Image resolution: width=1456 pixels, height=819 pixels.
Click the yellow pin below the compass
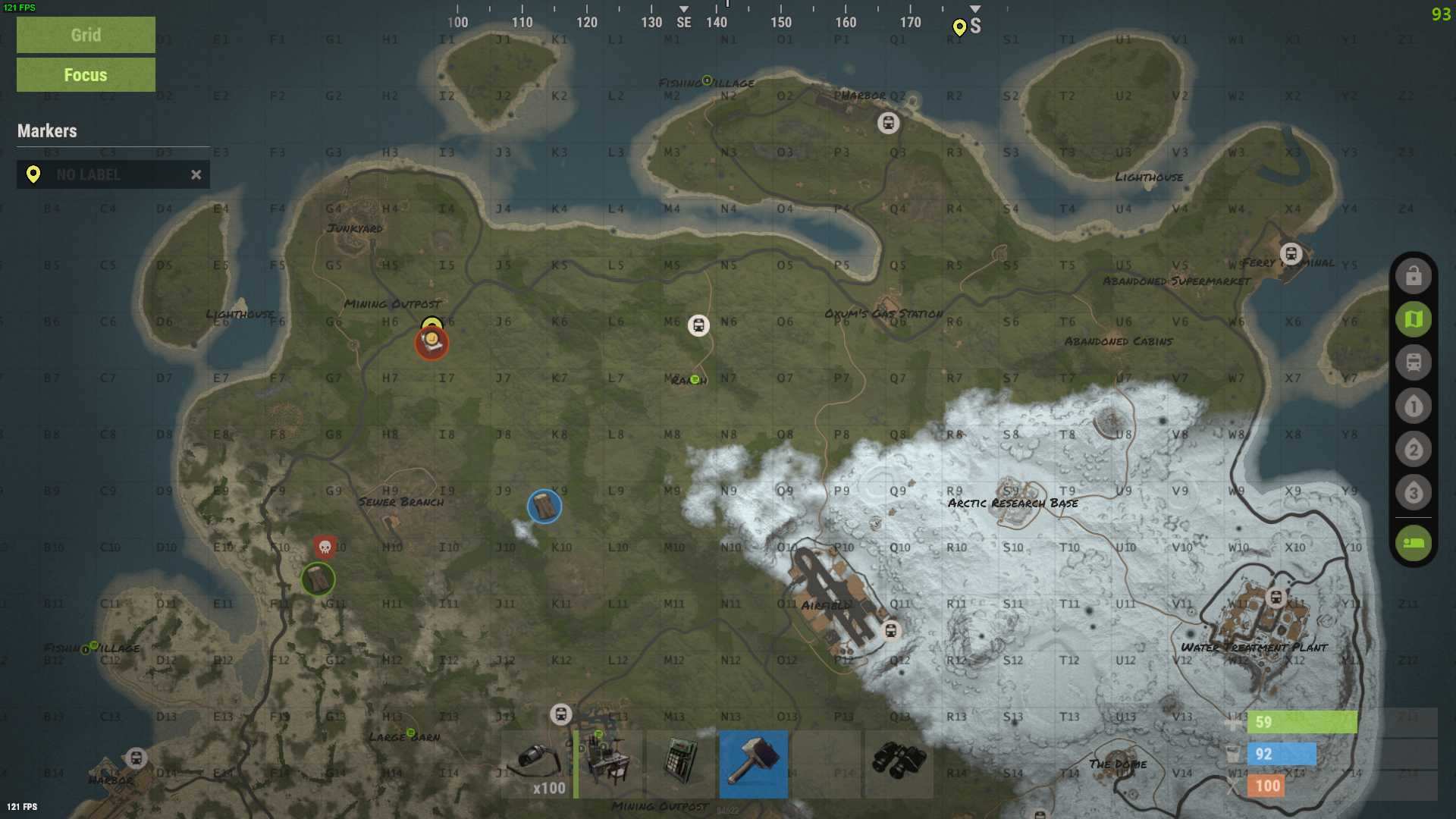point(959,29)
